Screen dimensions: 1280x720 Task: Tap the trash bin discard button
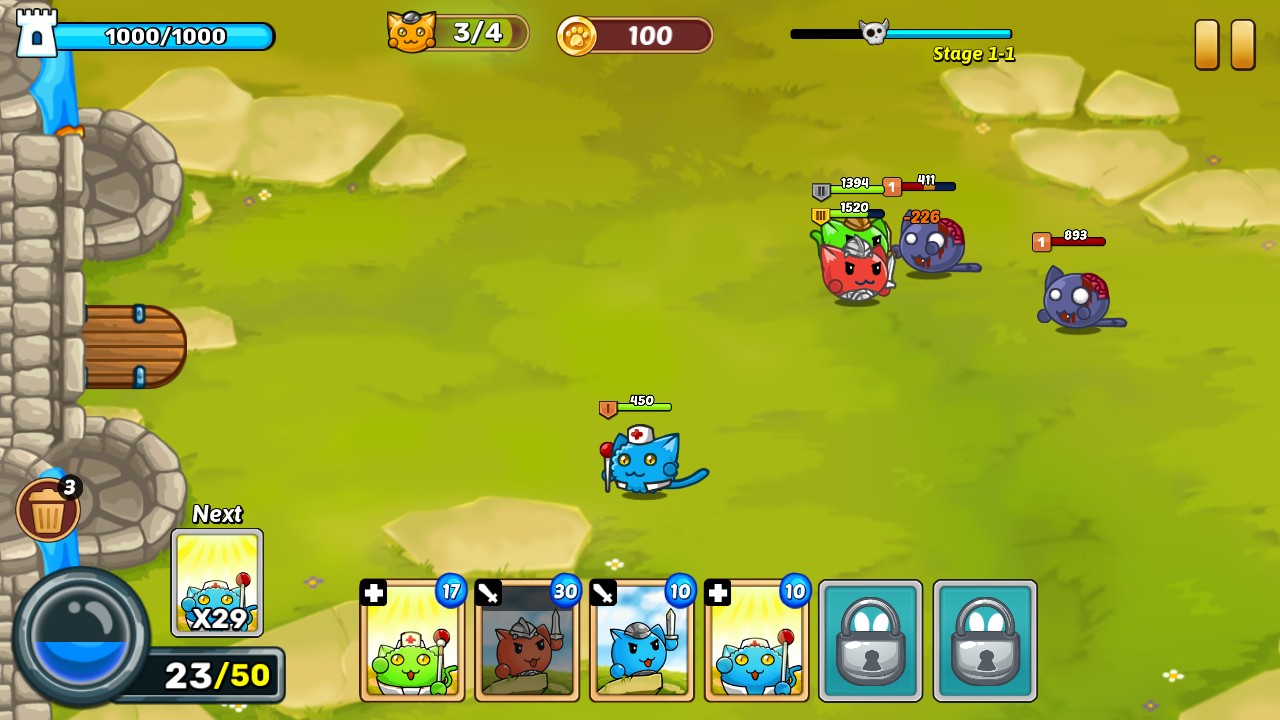tap(47, 510)
